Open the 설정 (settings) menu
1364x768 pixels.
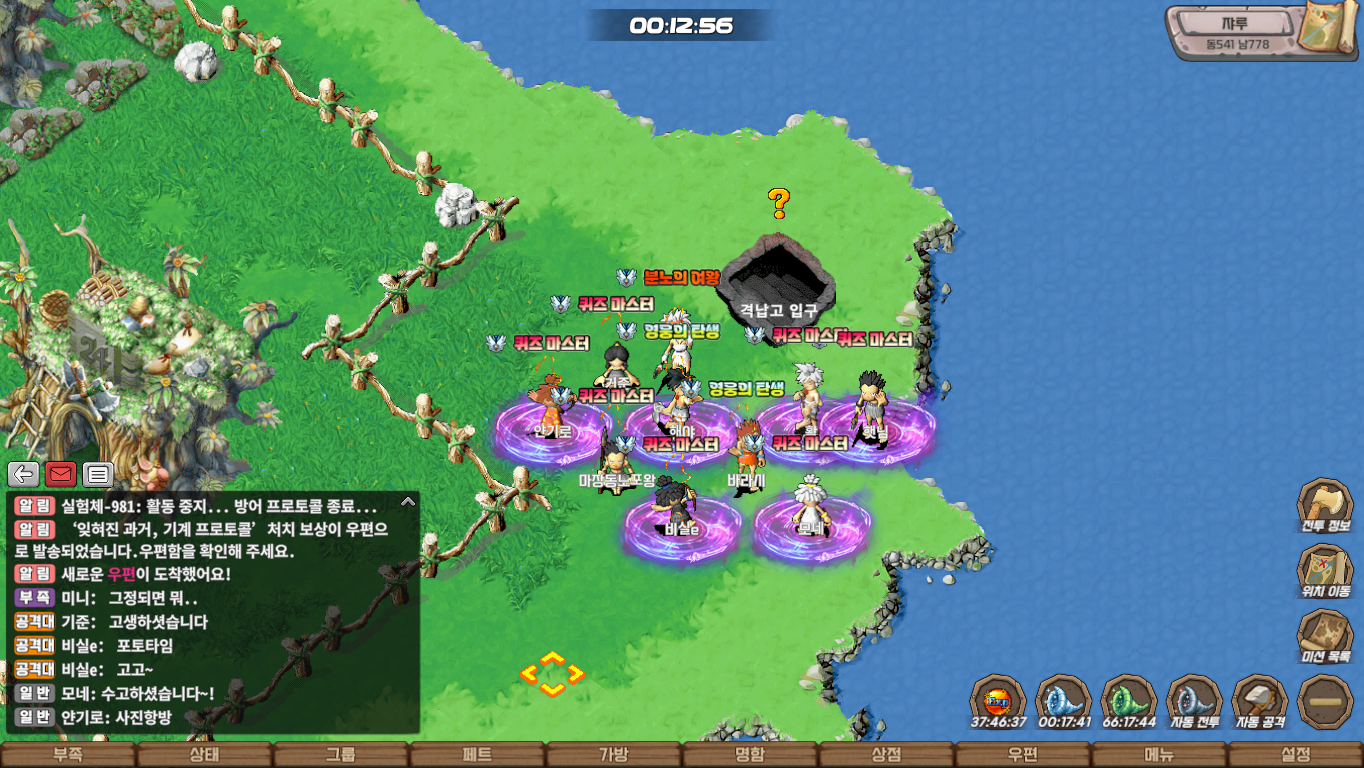click(x=1295, y=755)
